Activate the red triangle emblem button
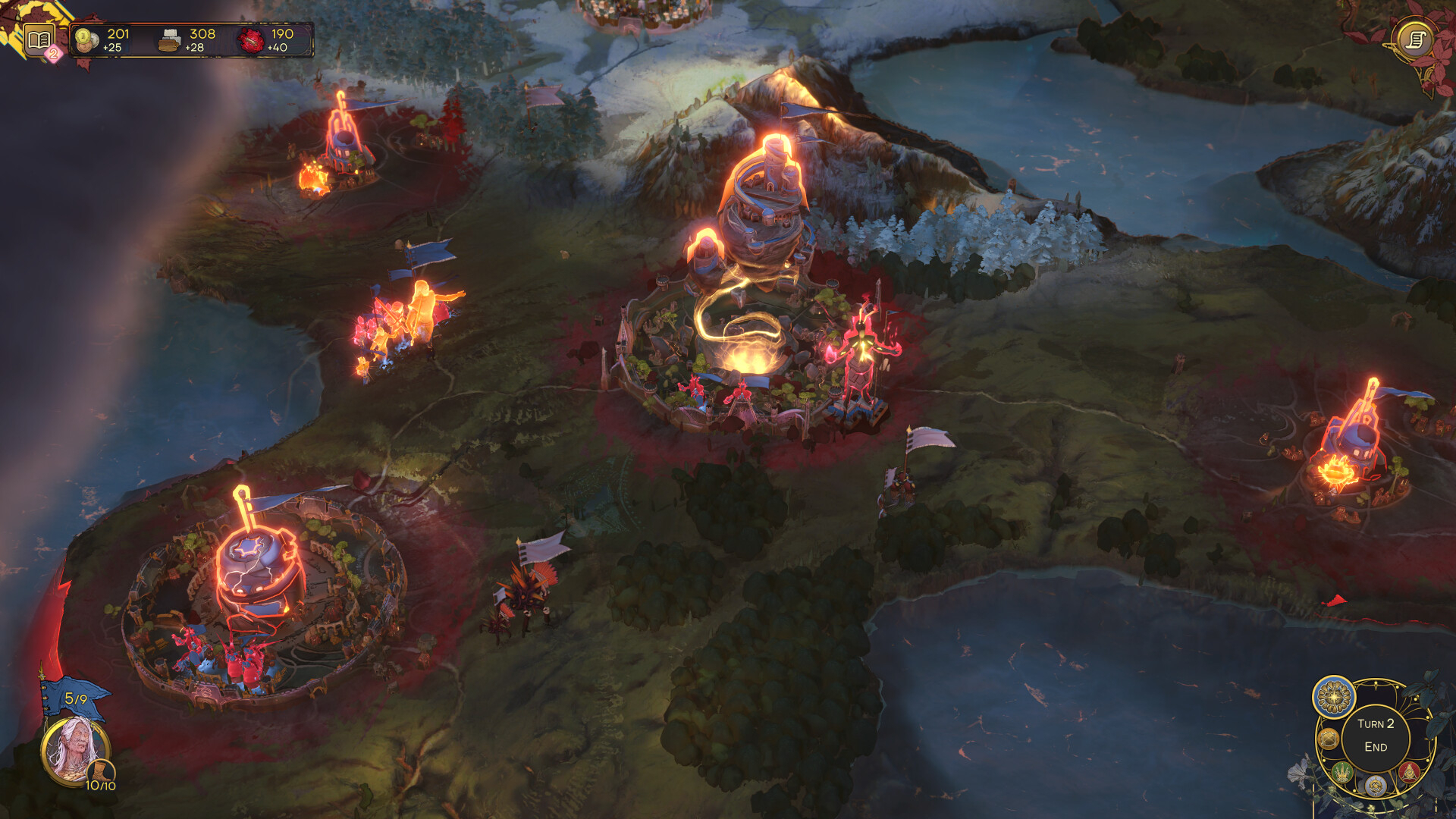Viewport: 1456px width, 819px height. pos(1408,772)
